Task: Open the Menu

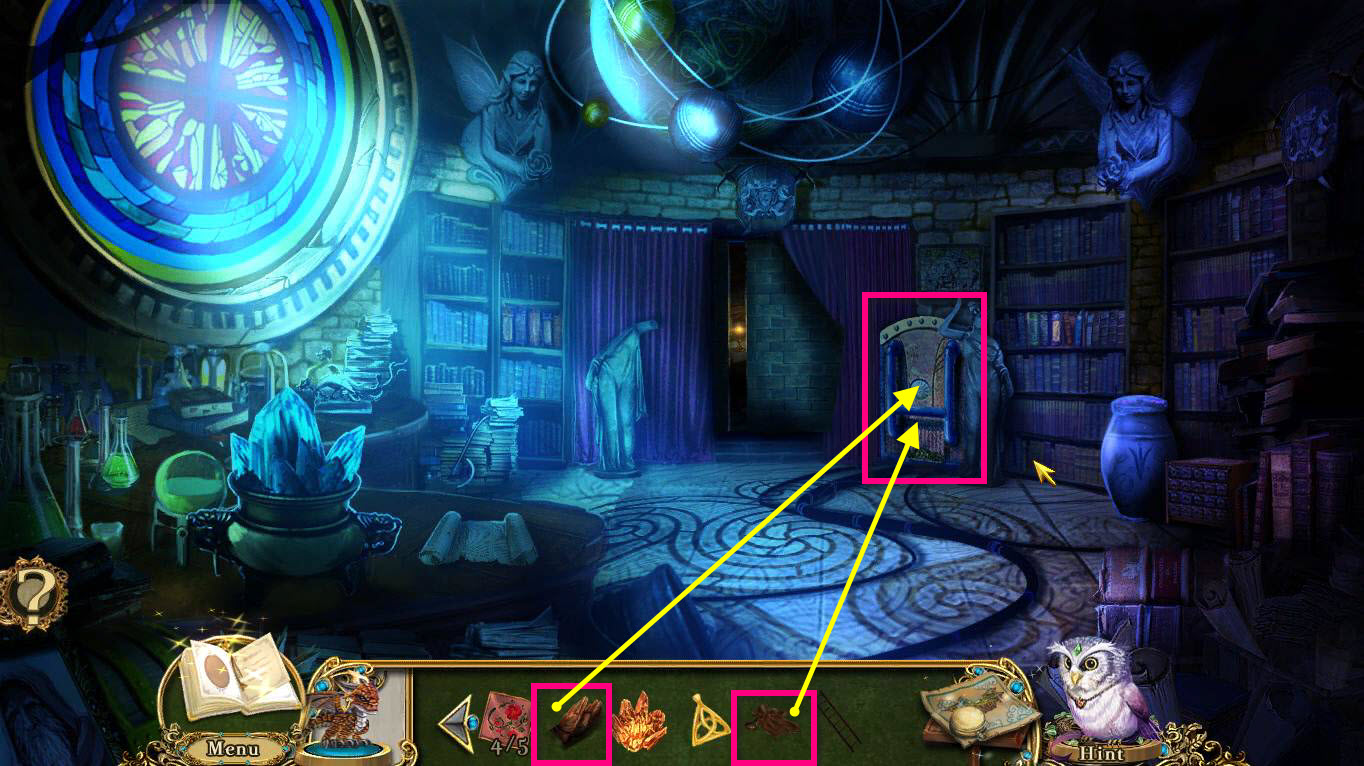Action: pos(232,745)
